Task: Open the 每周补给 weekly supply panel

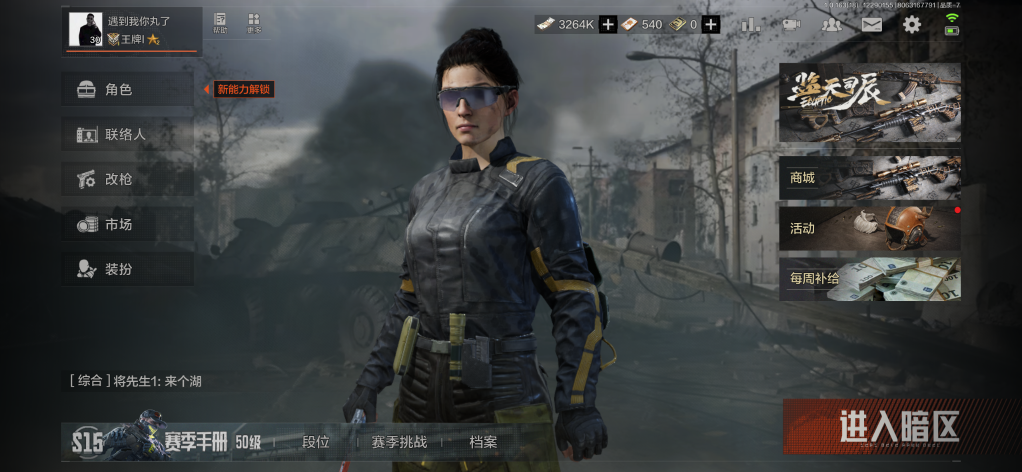Action: 869,279
